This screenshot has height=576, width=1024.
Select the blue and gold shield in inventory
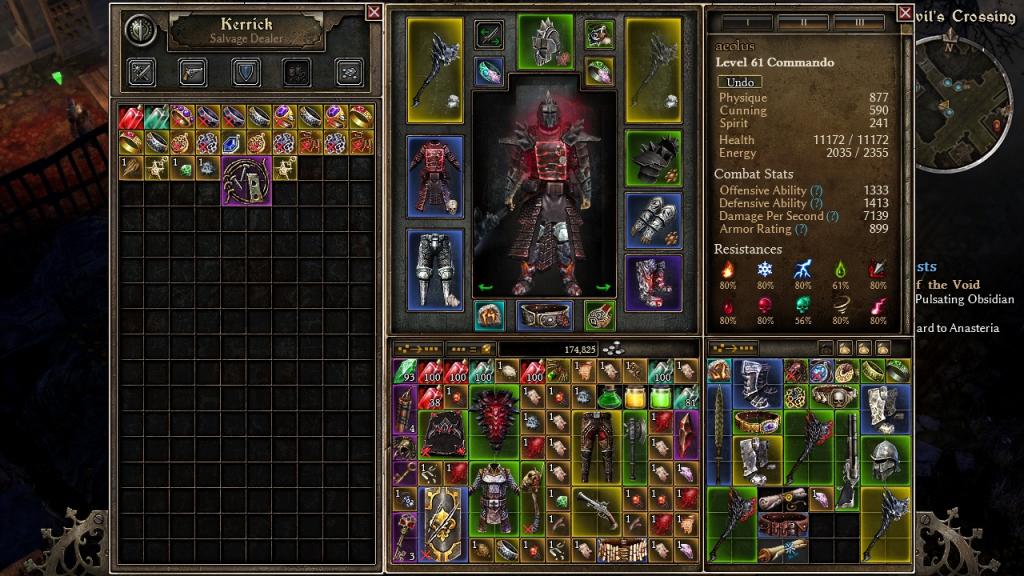[441, 513]
